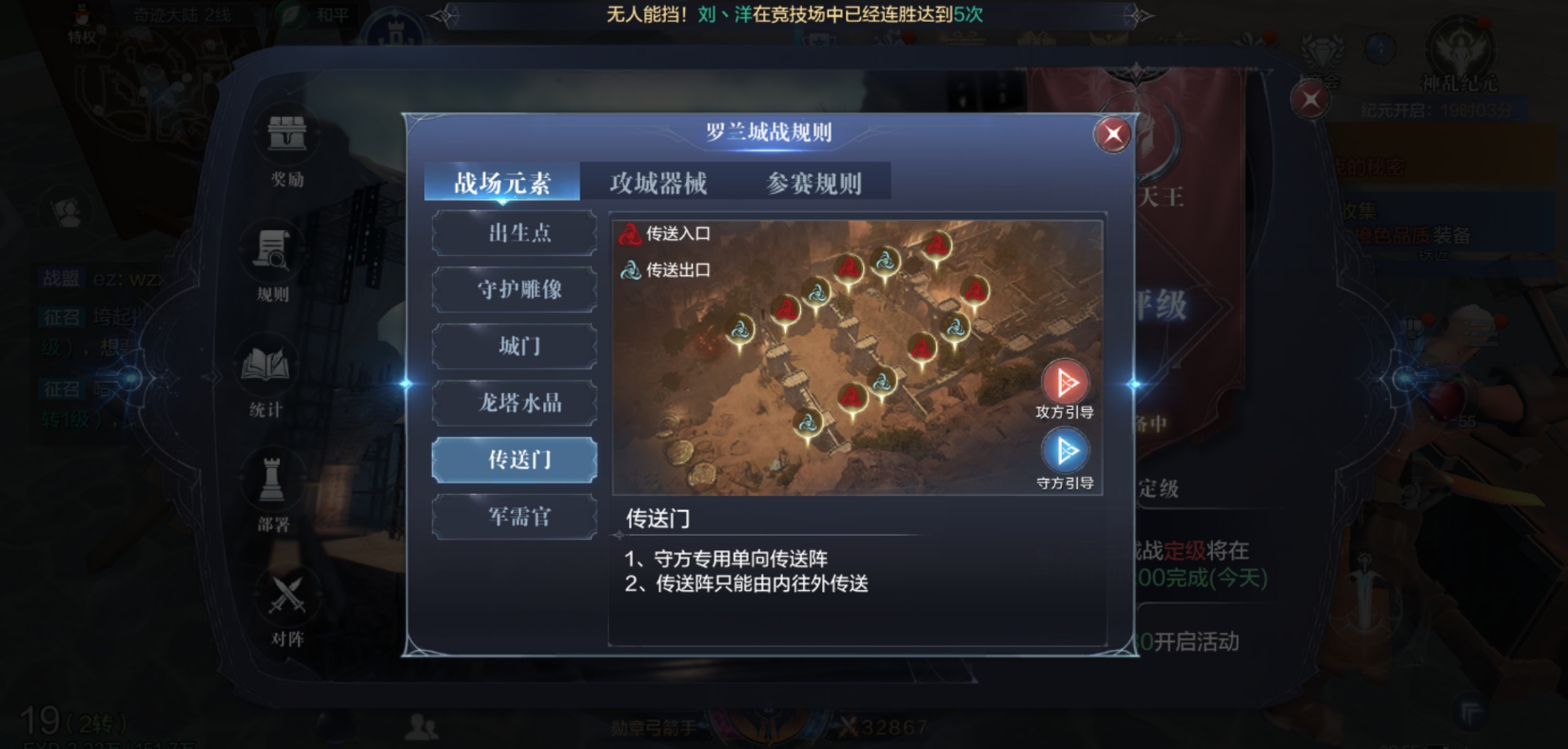Select the 传送门 category button
This screenshot has width=1568, height=749.
[x=514, y=460]
